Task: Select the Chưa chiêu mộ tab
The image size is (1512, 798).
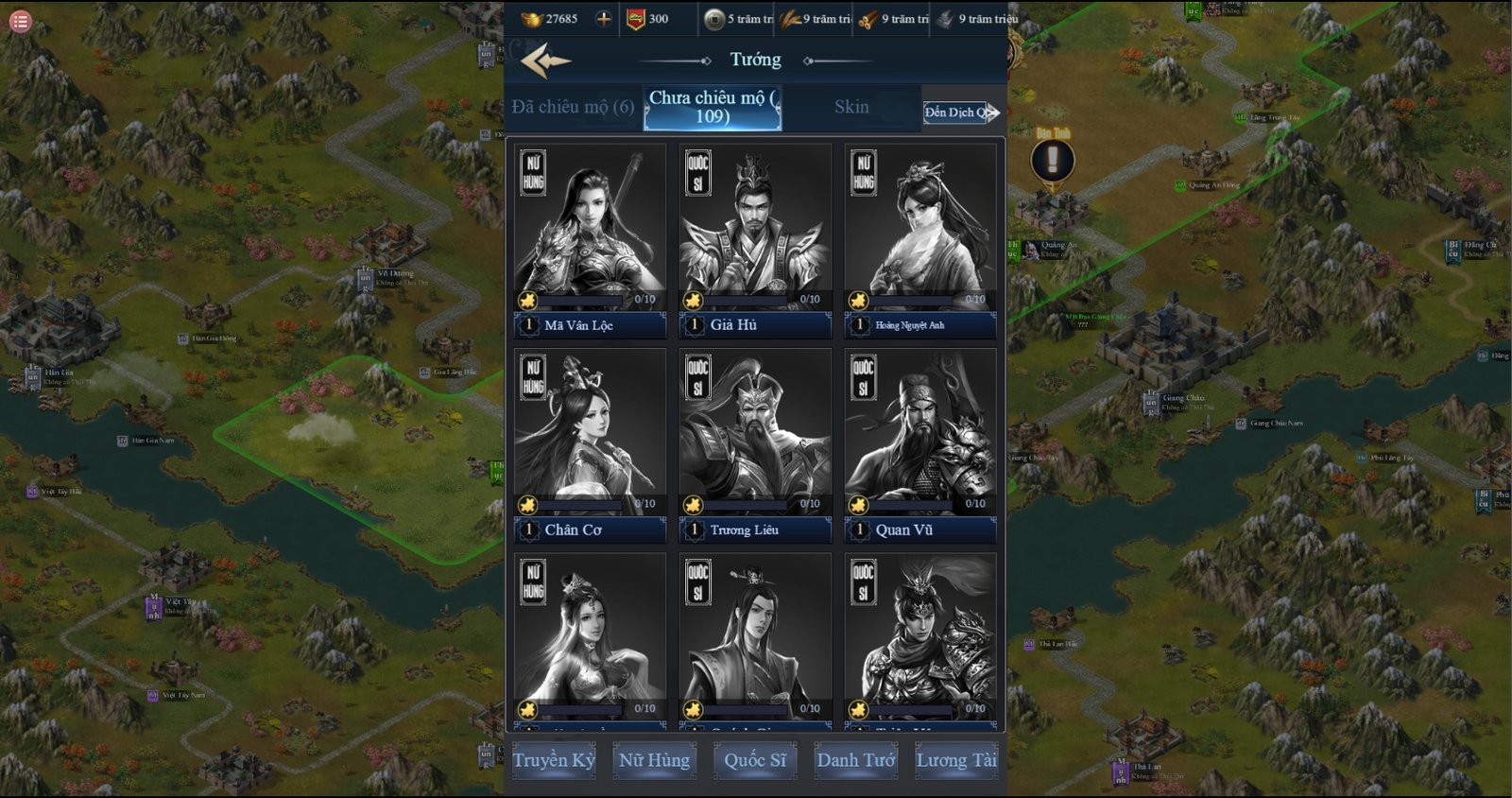Action: click(713, 108)
